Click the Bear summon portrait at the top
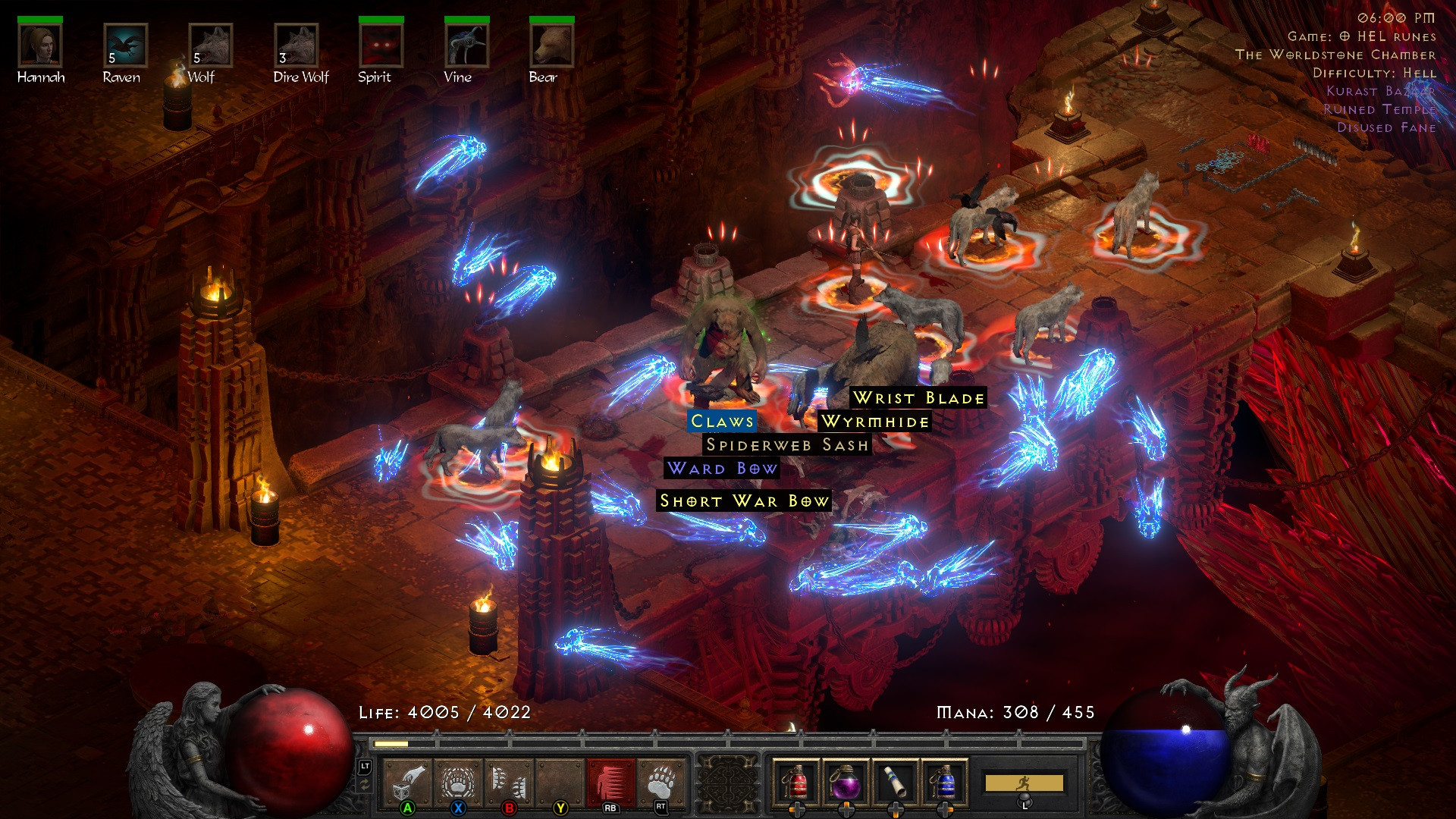The height and width of the screenshot is (819, 1456). point(551,45)
